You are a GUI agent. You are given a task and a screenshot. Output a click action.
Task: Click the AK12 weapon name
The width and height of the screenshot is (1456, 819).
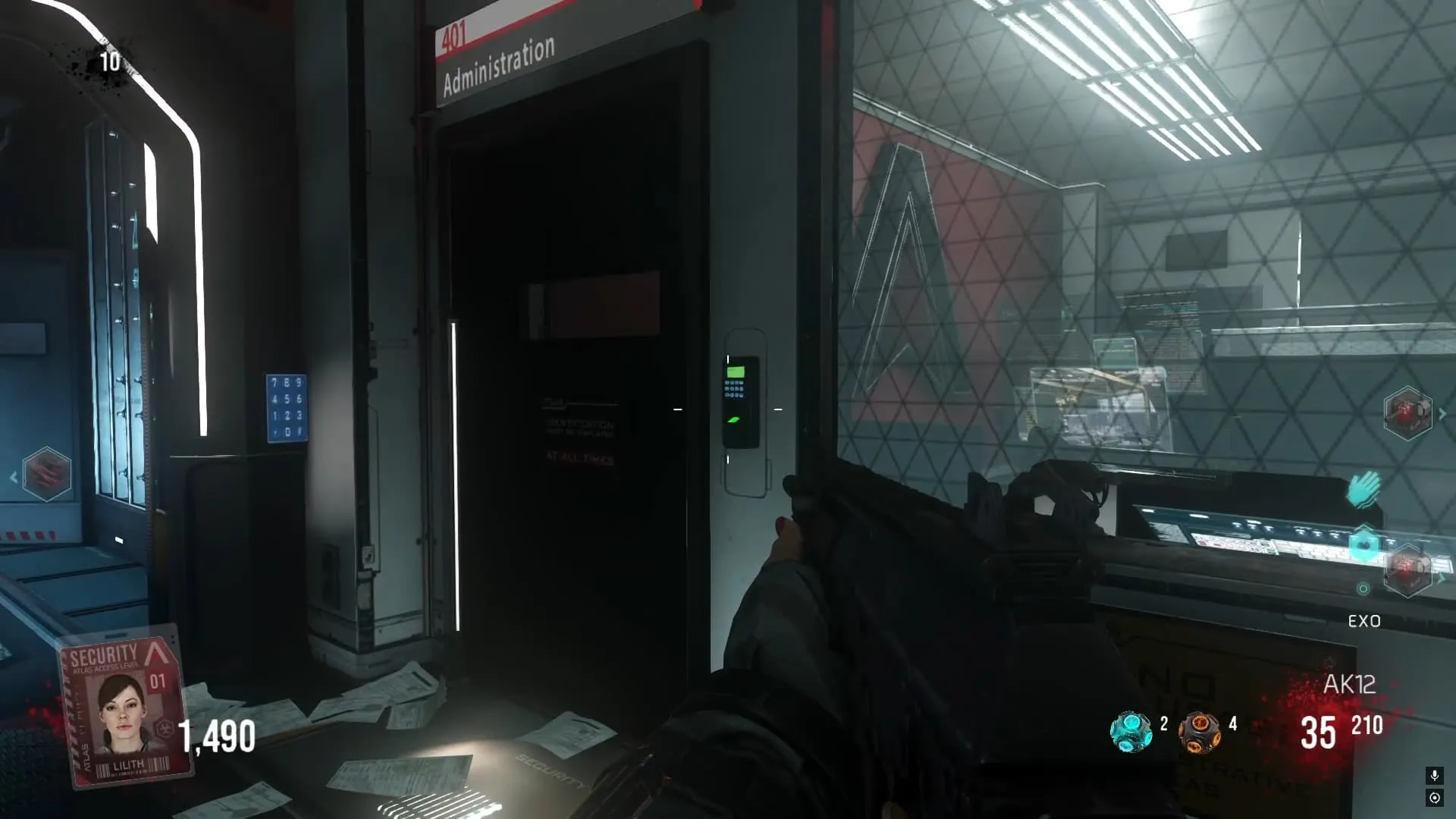pyautogui.click(x=1349, y=684)
